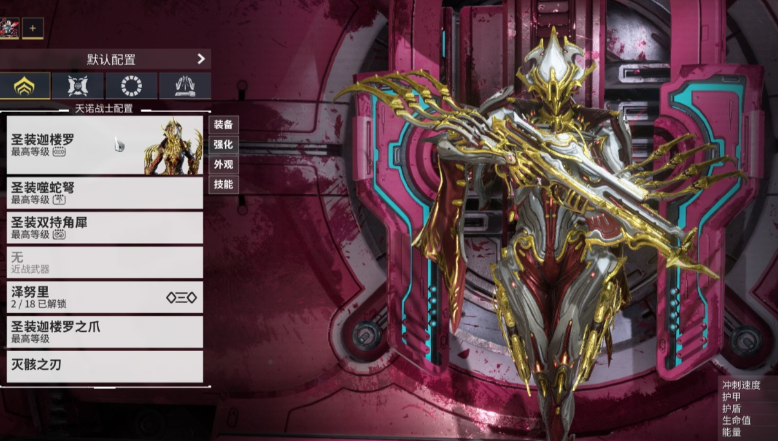Screen dimensions: 778x441
Task: Open the 强化 upgrade menu
Action: 223,145
